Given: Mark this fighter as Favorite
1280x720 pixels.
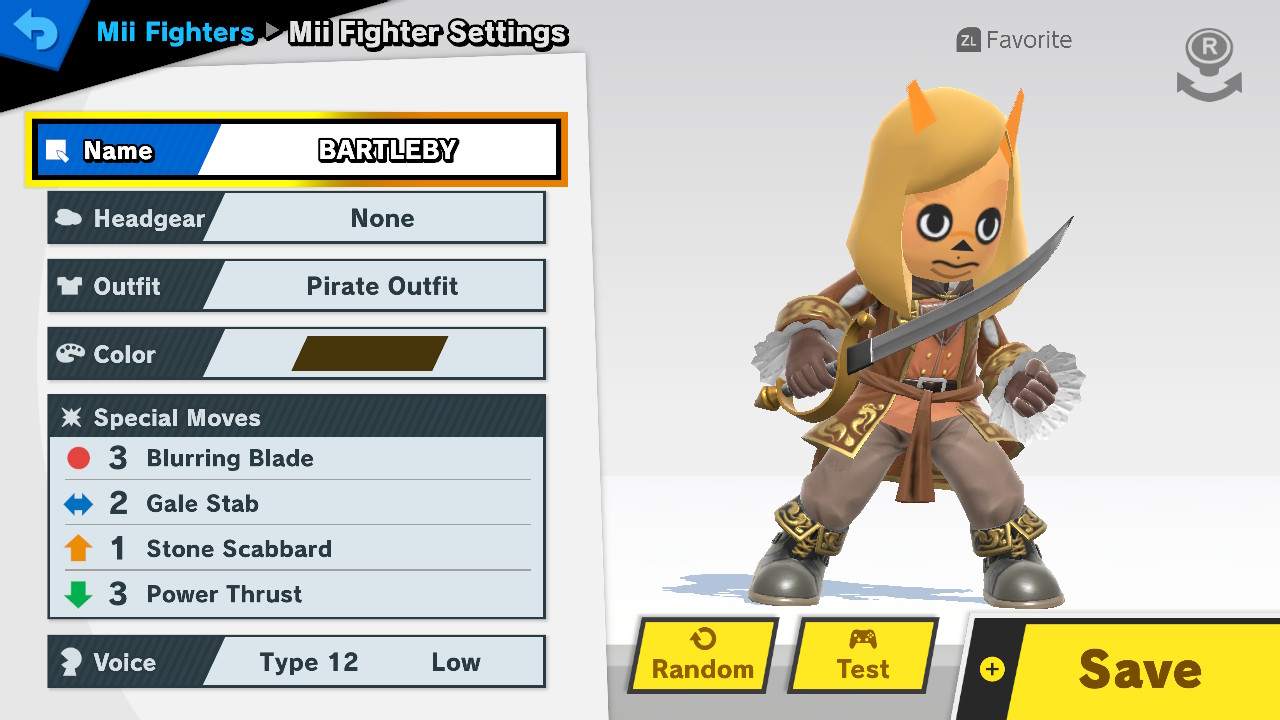Looking at the screenshot, I should point(1014,40).
